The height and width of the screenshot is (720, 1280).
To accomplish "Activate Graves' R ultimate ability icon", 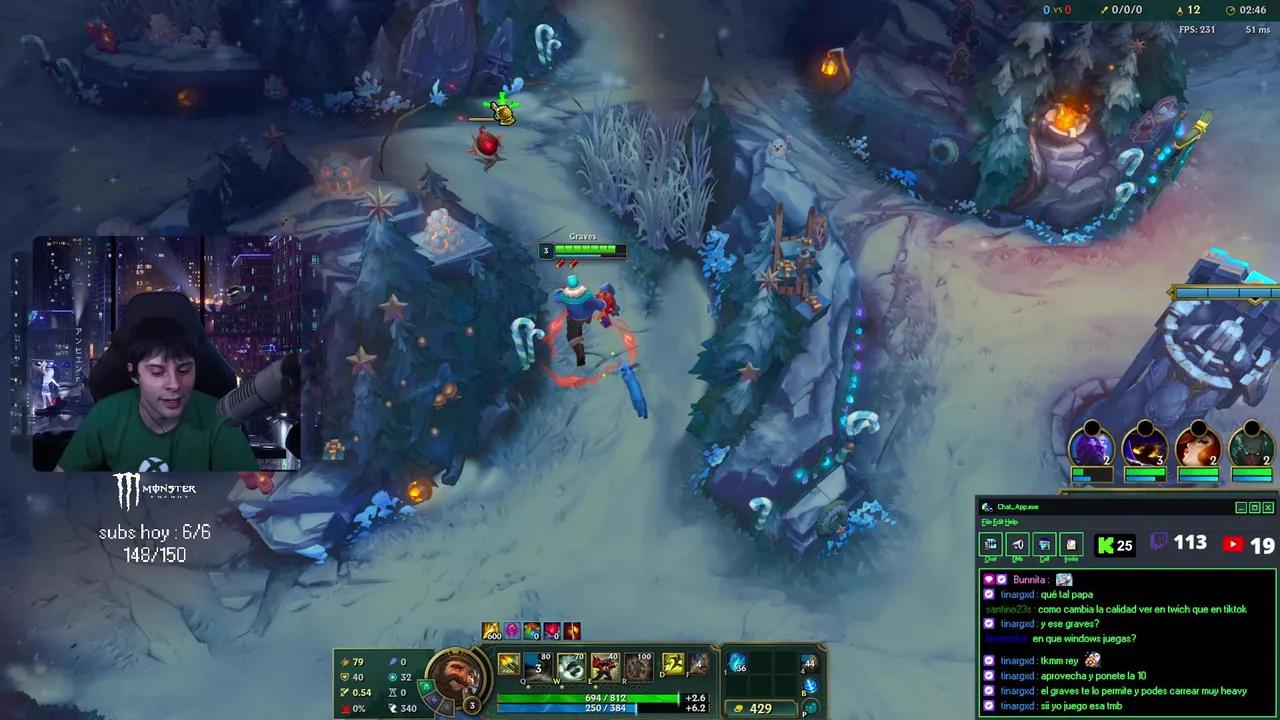I will point(638,667).
